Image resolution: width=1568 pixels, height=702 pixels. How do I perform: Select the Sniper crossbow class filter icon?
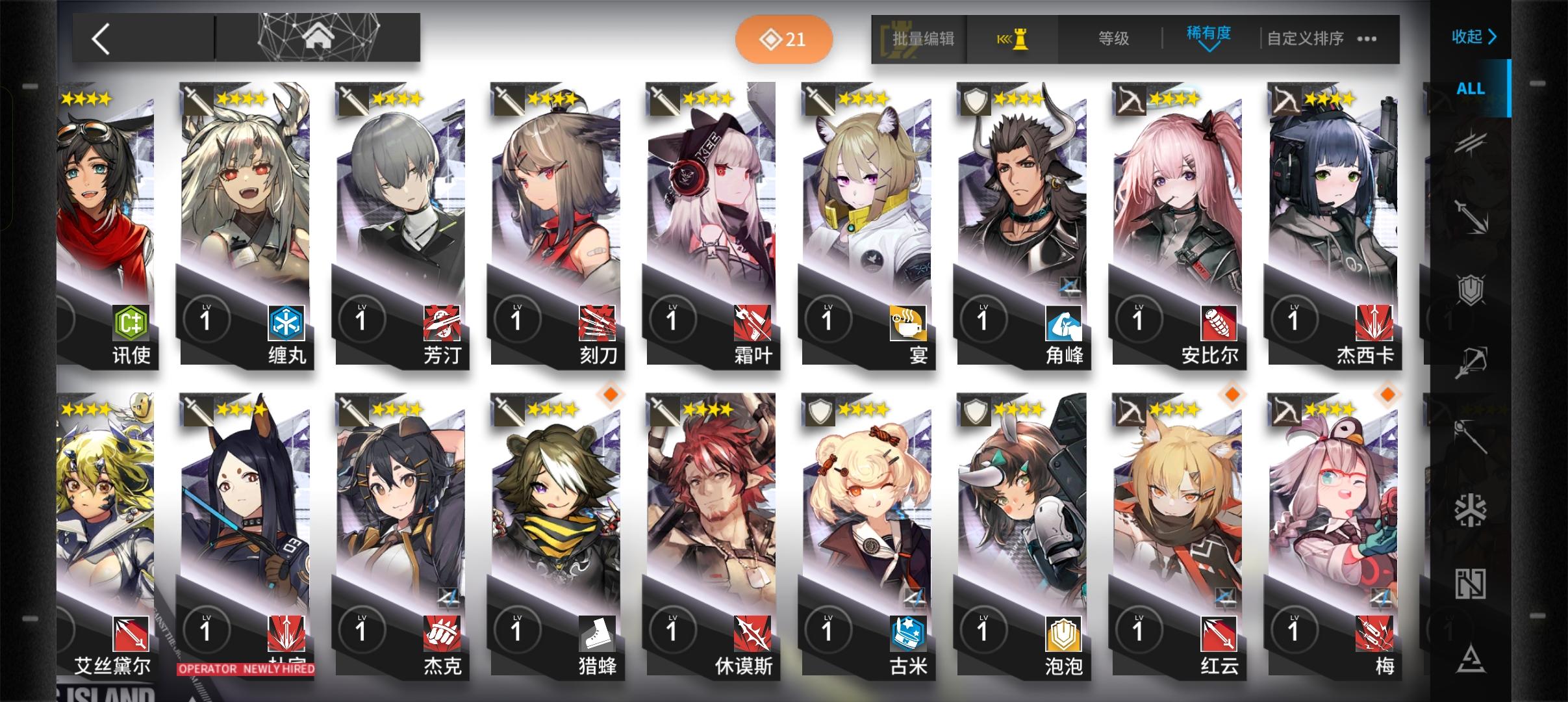1471,359
